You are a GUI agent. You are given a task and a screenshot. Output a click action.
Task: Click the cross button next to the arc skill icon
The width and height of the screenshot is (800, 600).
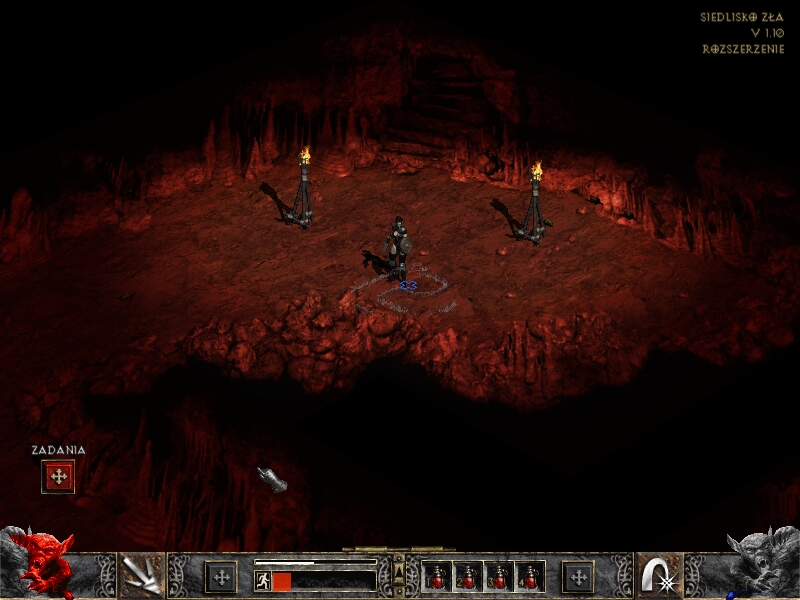(578, 577)
